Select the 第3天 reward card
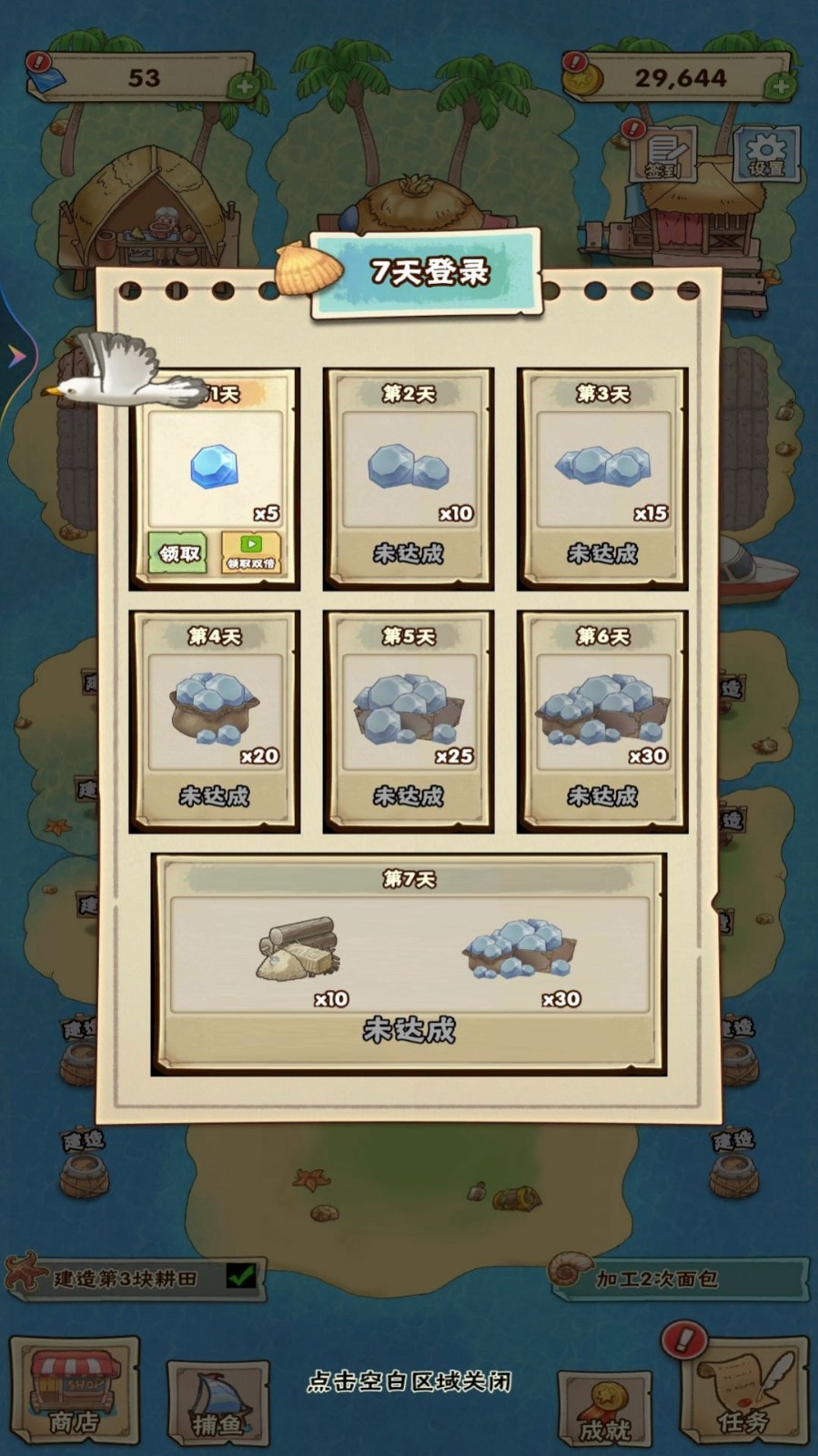Screen dimensions: 818x1456 602,478
